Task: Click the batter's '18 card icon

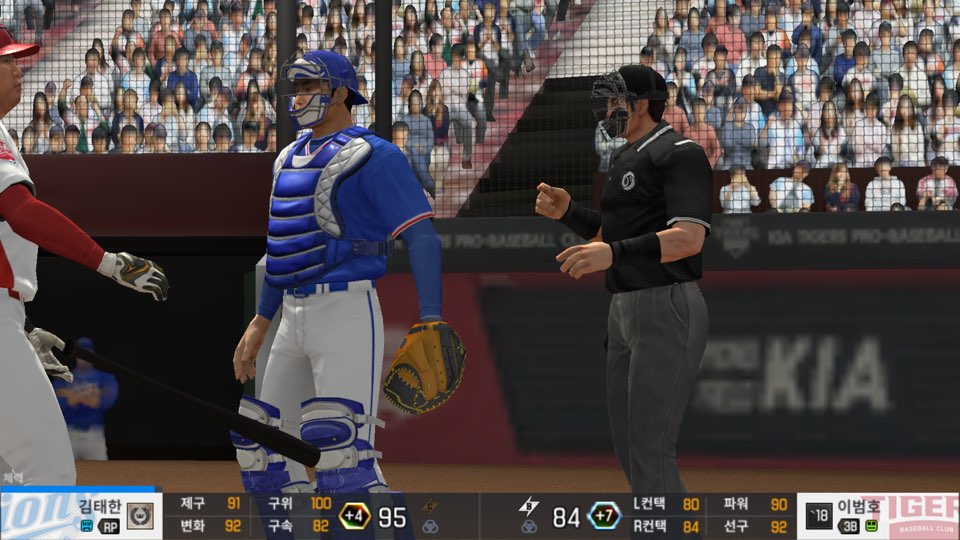Action: click(x=818, y=516)
